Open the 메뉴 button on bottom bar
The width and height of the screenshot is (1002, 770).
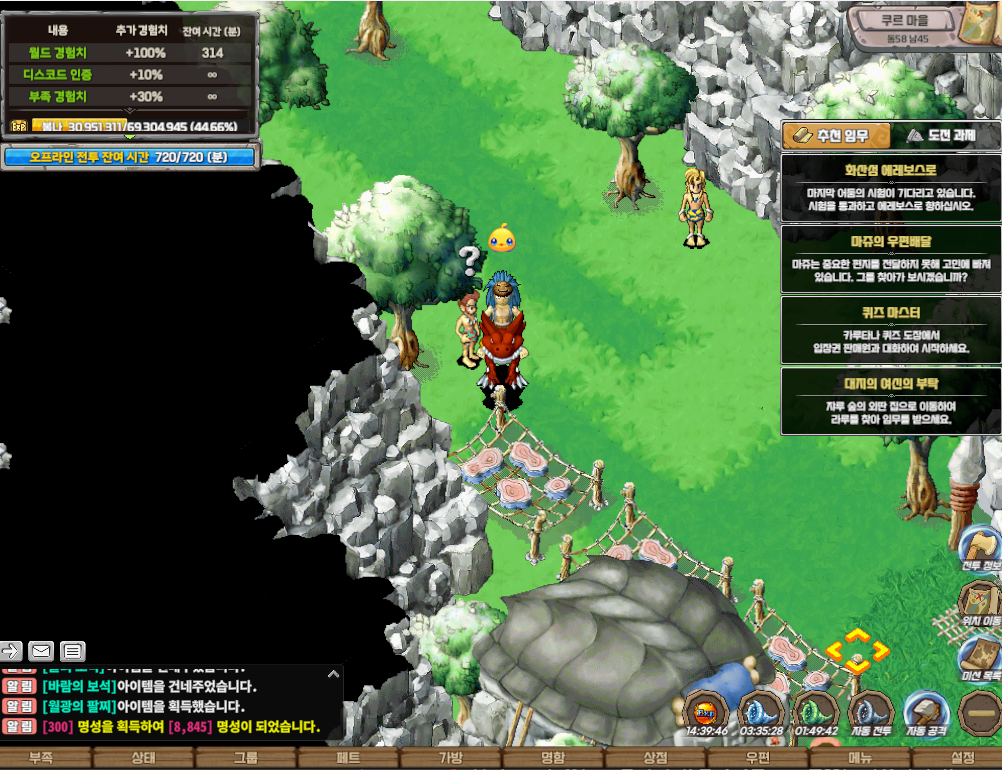[x=860, y=758]
